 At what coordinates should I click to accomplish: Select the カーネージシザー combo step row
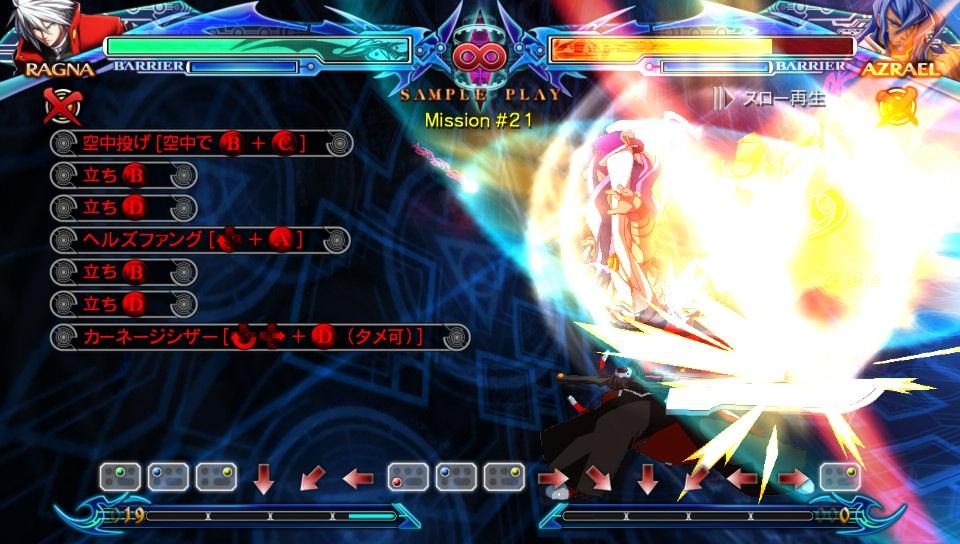[260, 337]
